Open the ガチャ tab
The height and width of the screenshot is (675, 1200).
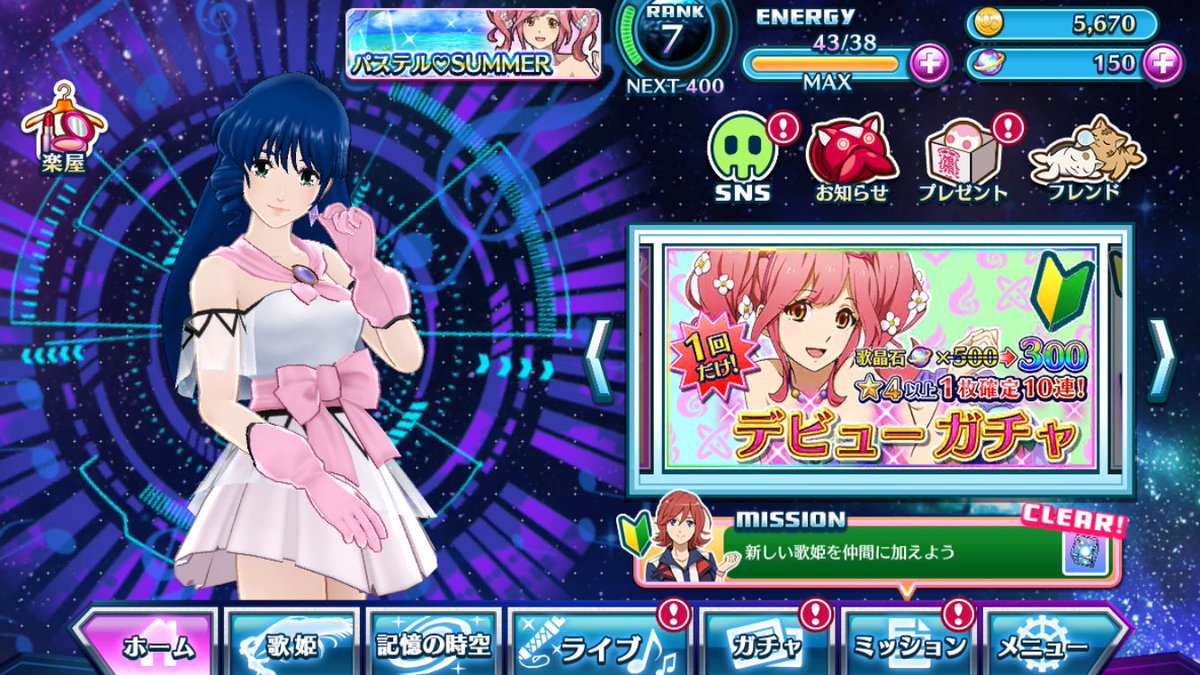765,645
